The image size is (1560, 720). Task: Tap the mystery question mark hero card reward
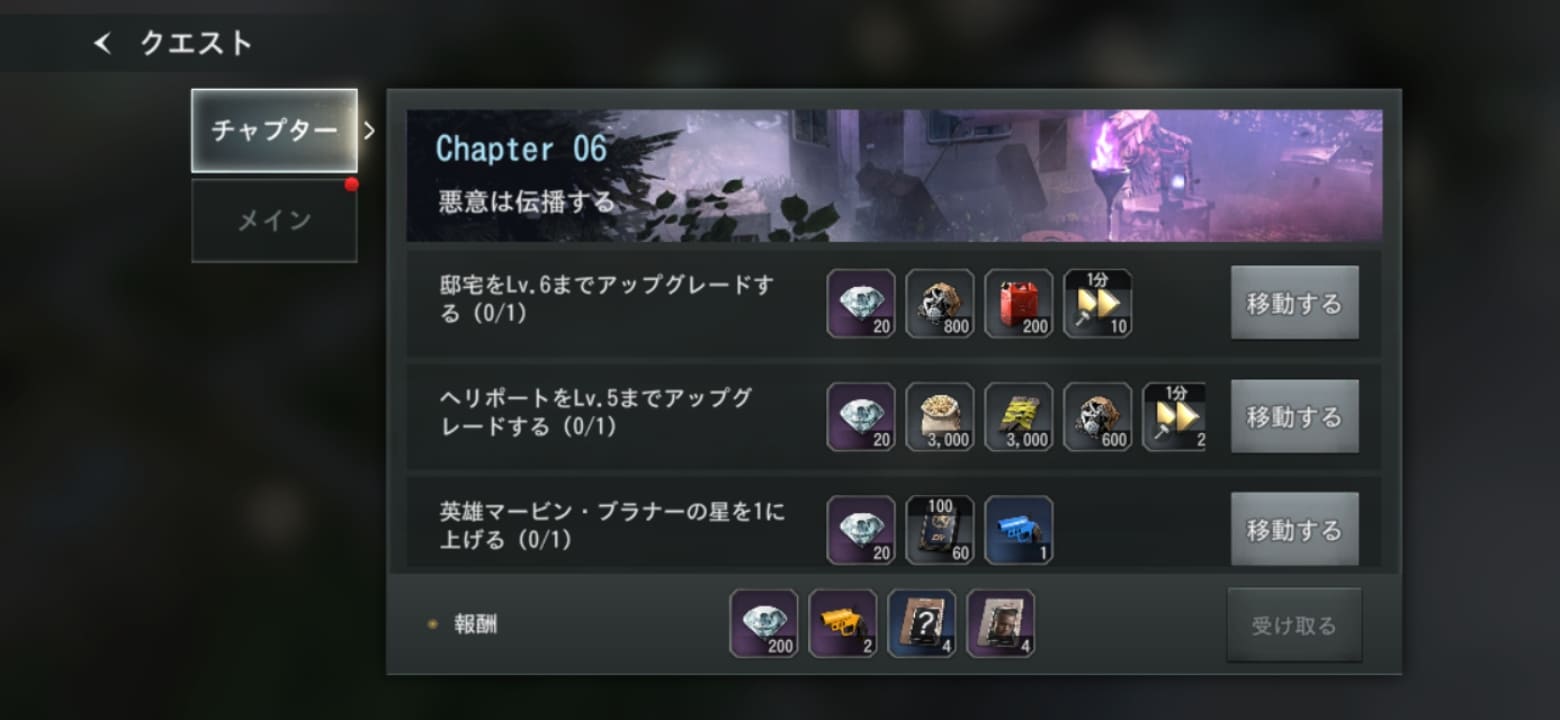click(922, 622)
